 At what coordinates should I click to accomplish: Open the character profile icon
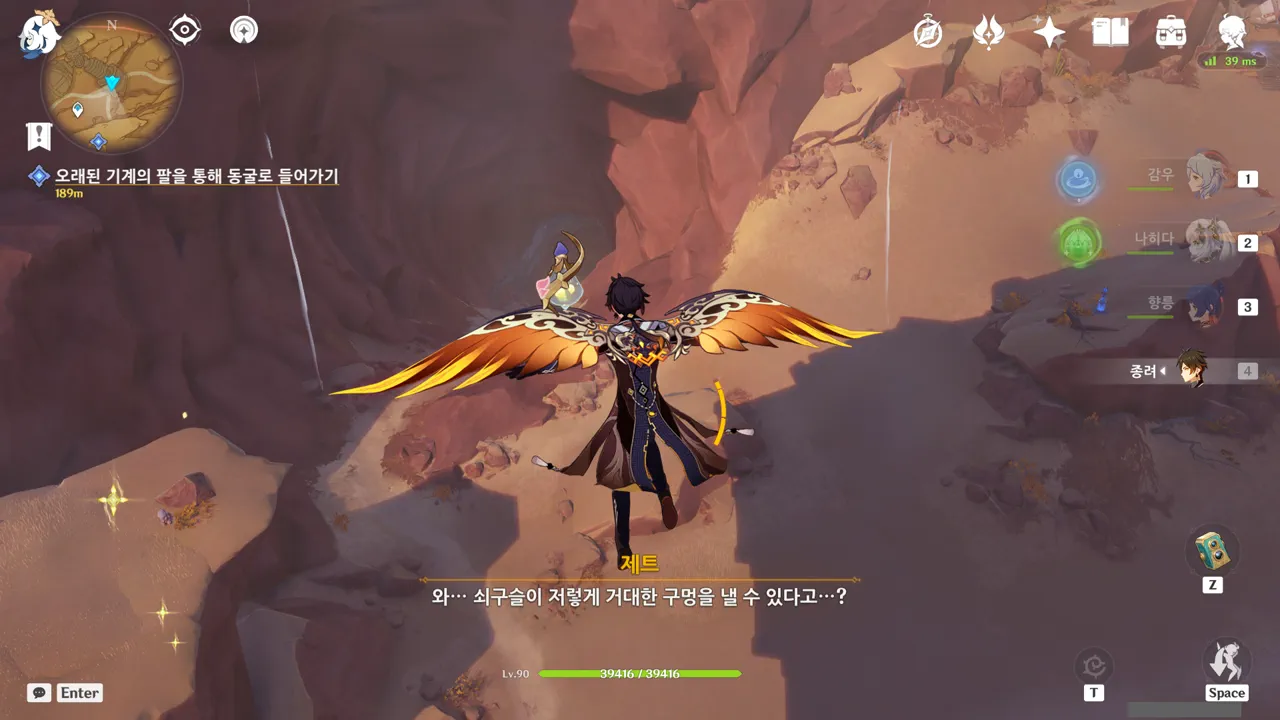click(x=1233, y=32)
